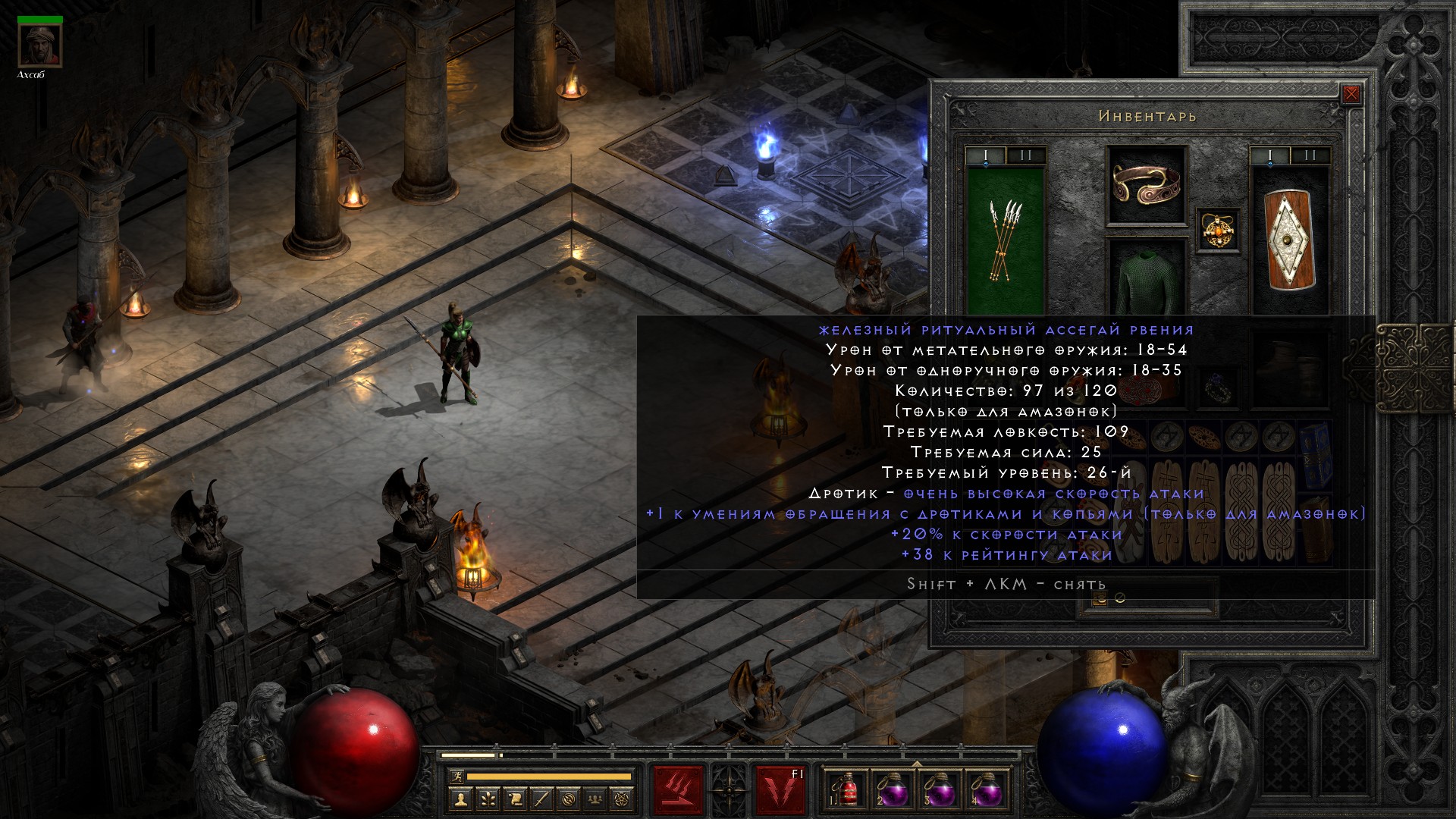This screenshot has width=1456, height=819.
Task: Select the green chain mail armor slot
Action: click(1146, 279)
